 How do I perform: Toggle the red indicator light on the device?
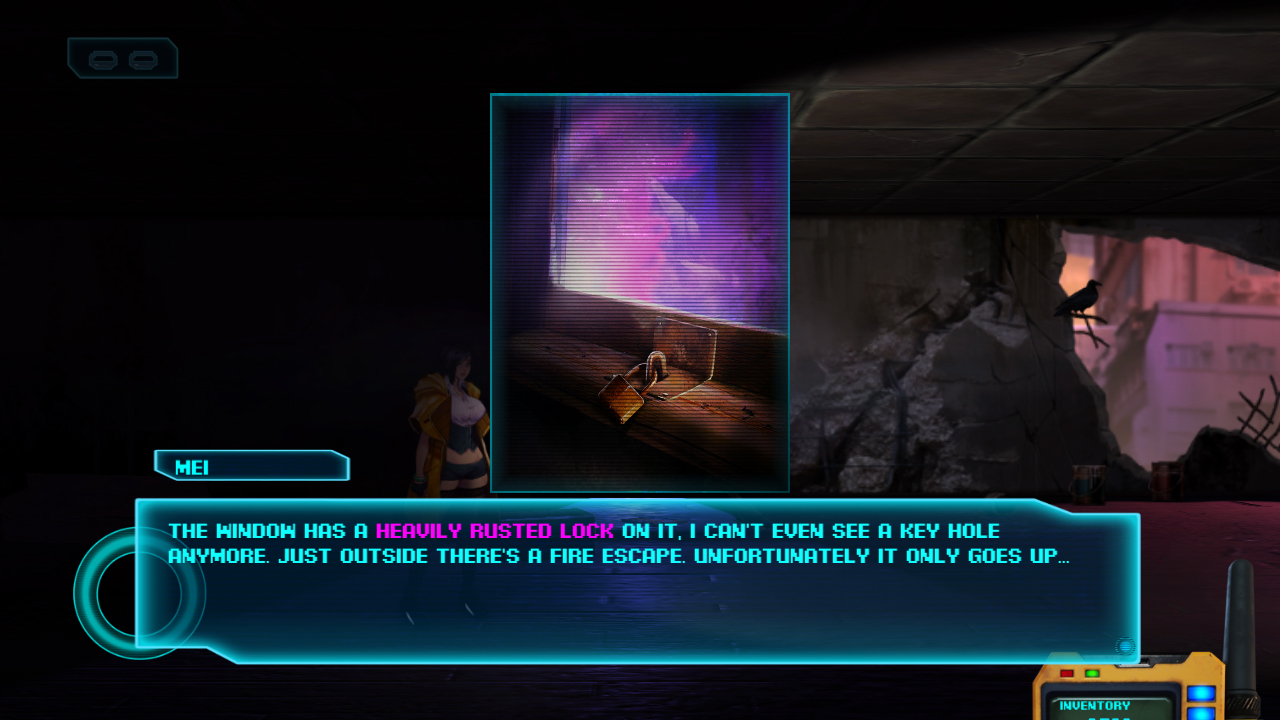click(1067, 673)
